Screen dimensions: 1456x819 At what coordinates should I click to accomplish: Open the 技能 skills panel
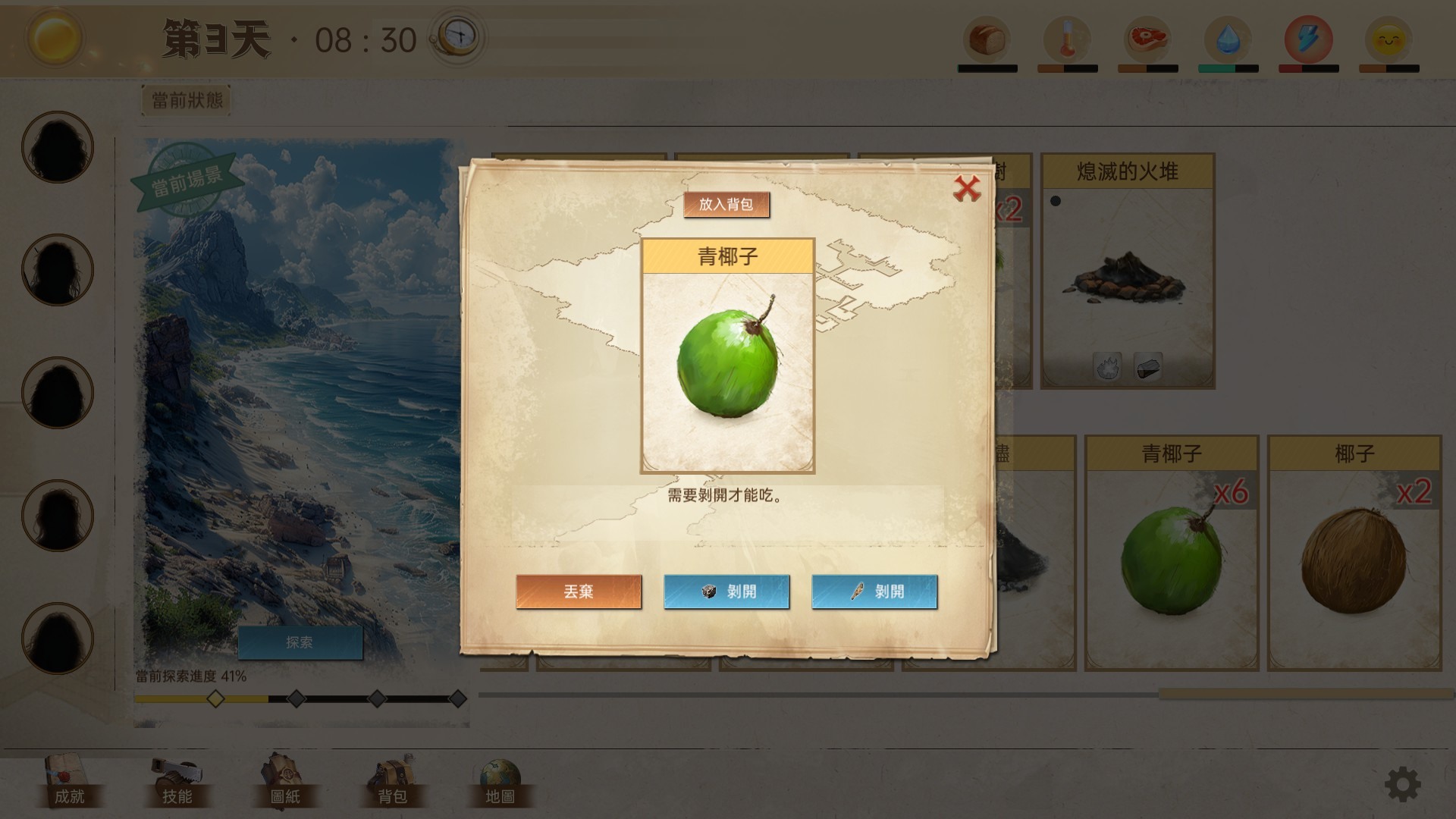[176, 781]
